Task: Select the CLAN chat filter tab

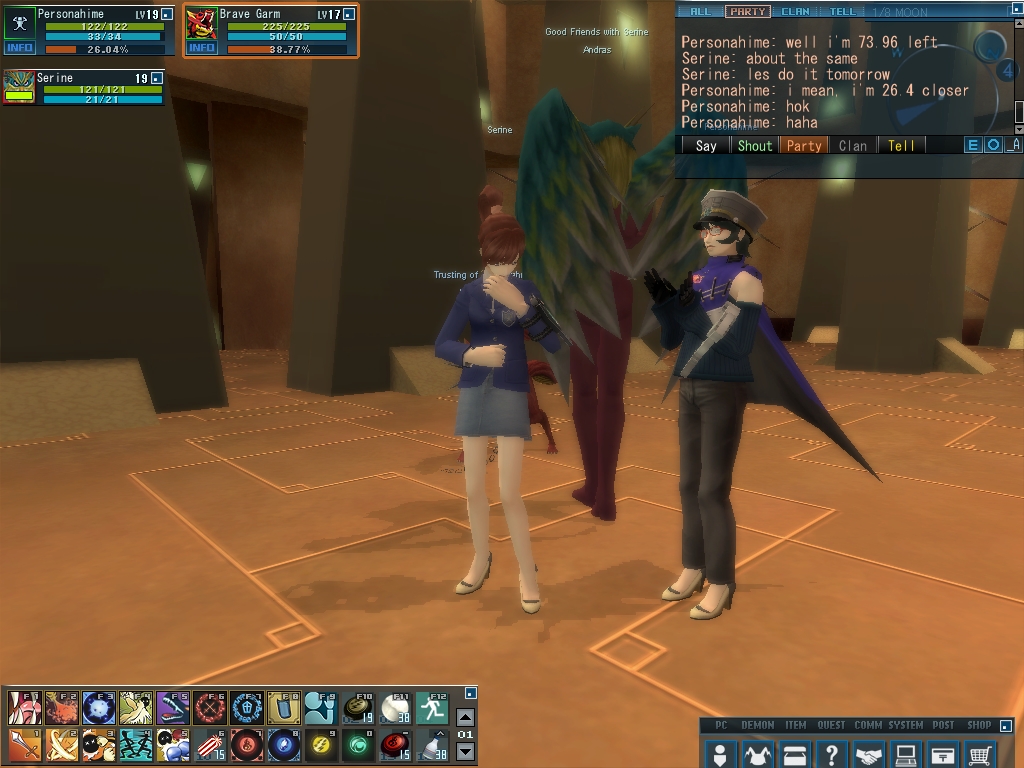Action: pos(796,12)
